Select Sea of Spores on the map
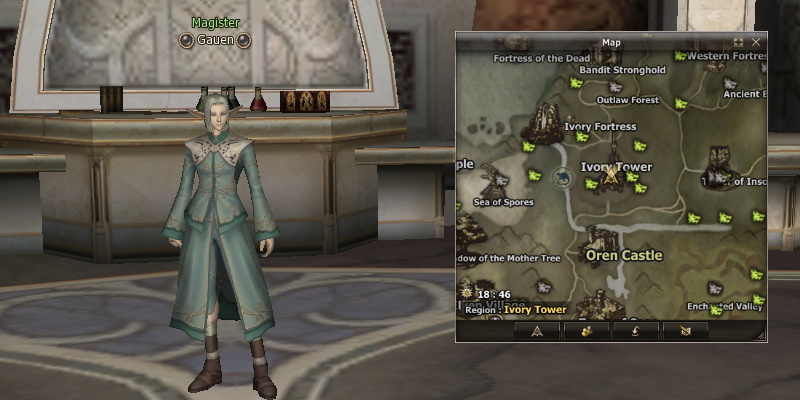This screenshot has width=800, height=400. (x=503, y=202)
